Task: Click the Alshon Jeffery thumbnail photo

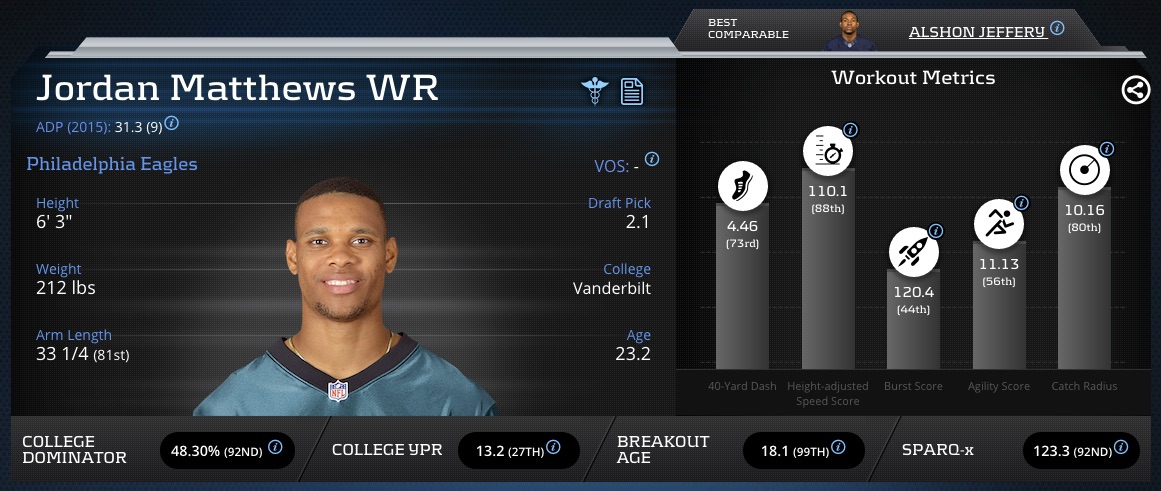Action: 850,32
